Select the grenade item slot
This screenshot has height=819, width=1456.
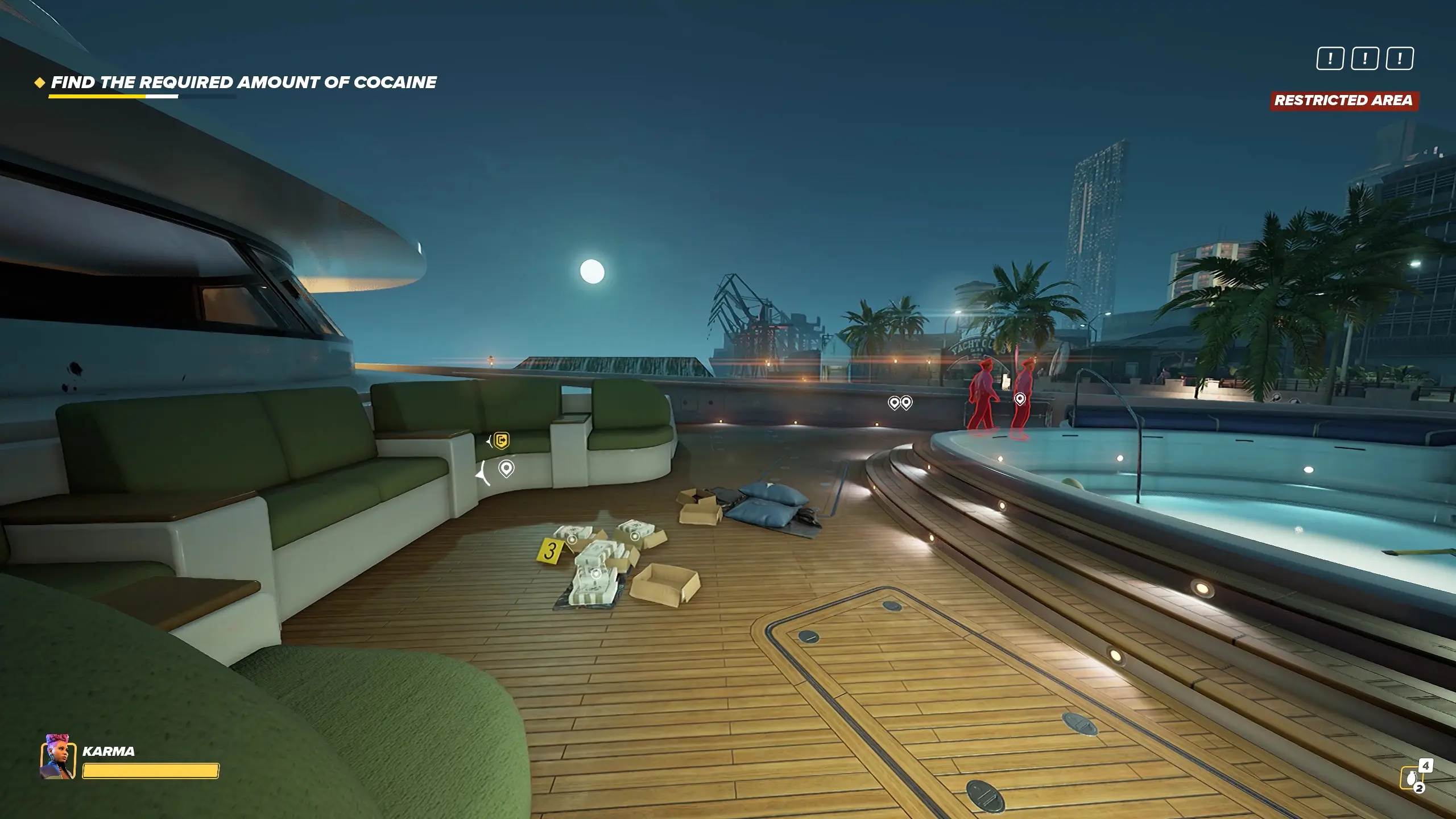point(1412,777)
